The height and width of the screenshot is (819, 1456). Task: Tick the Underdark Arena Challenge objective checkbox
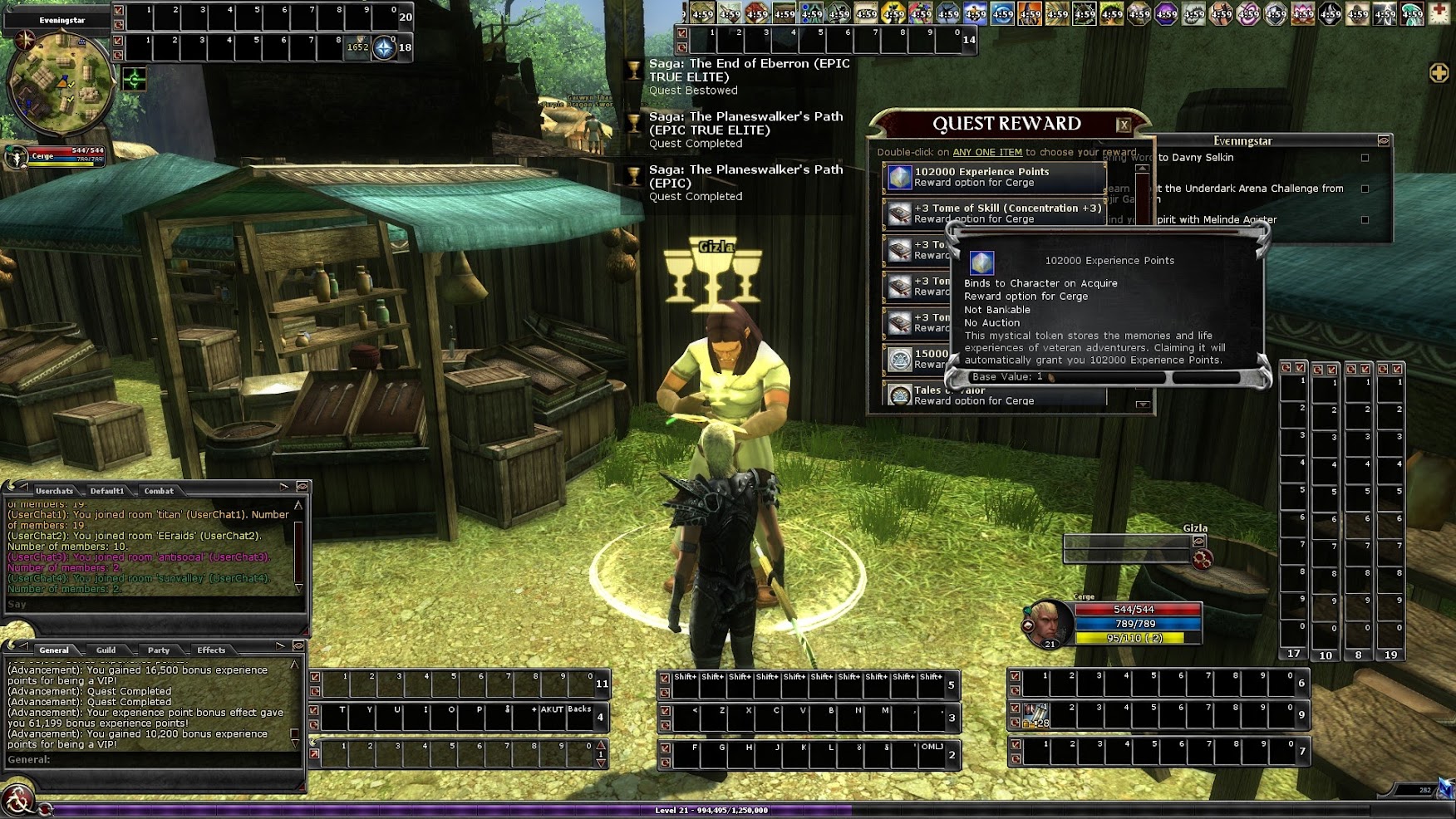click(1365, 189)
